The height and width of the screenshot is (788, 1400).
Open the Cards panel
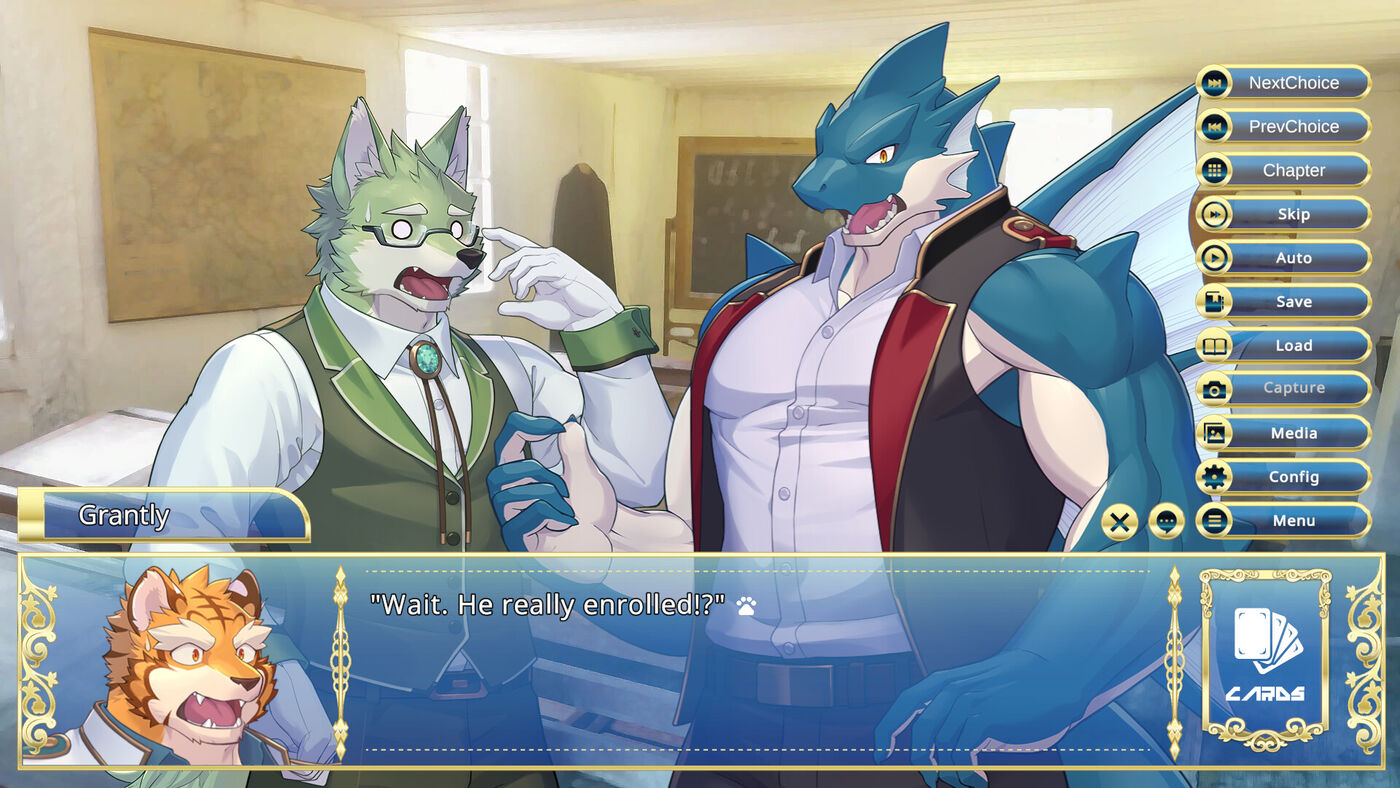pyautogui.click(x=1265, y=658)
